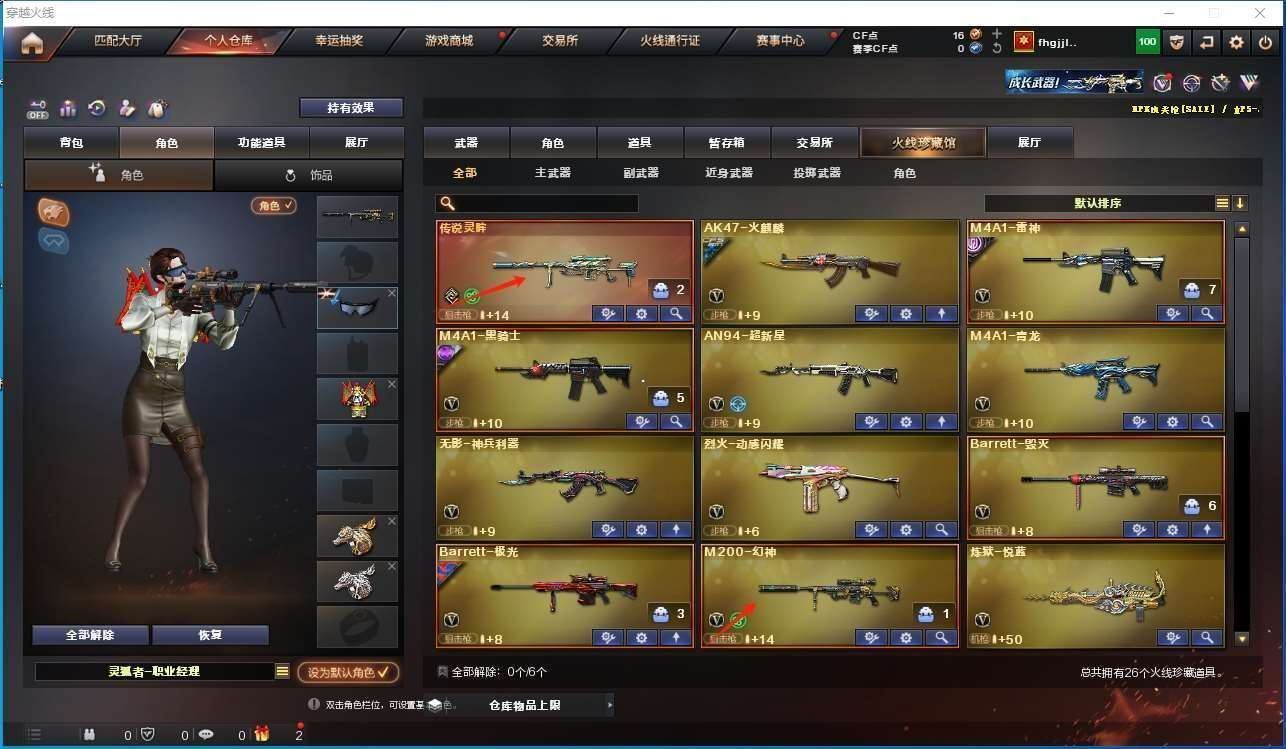Click the 全部解除 unequip all button
This screenshot has height=749, width=1286.
pos(90,635)
